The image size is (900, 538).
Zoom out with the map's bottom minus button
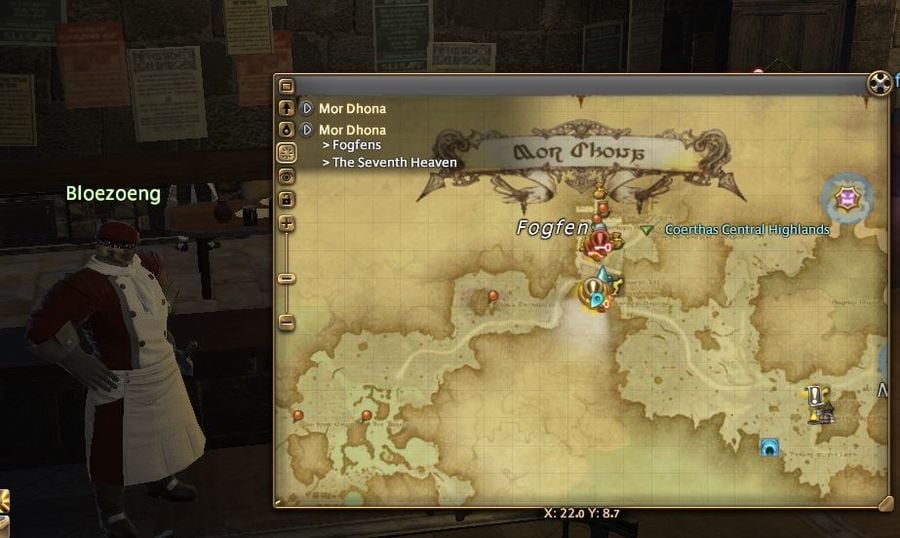click(287, 322)
